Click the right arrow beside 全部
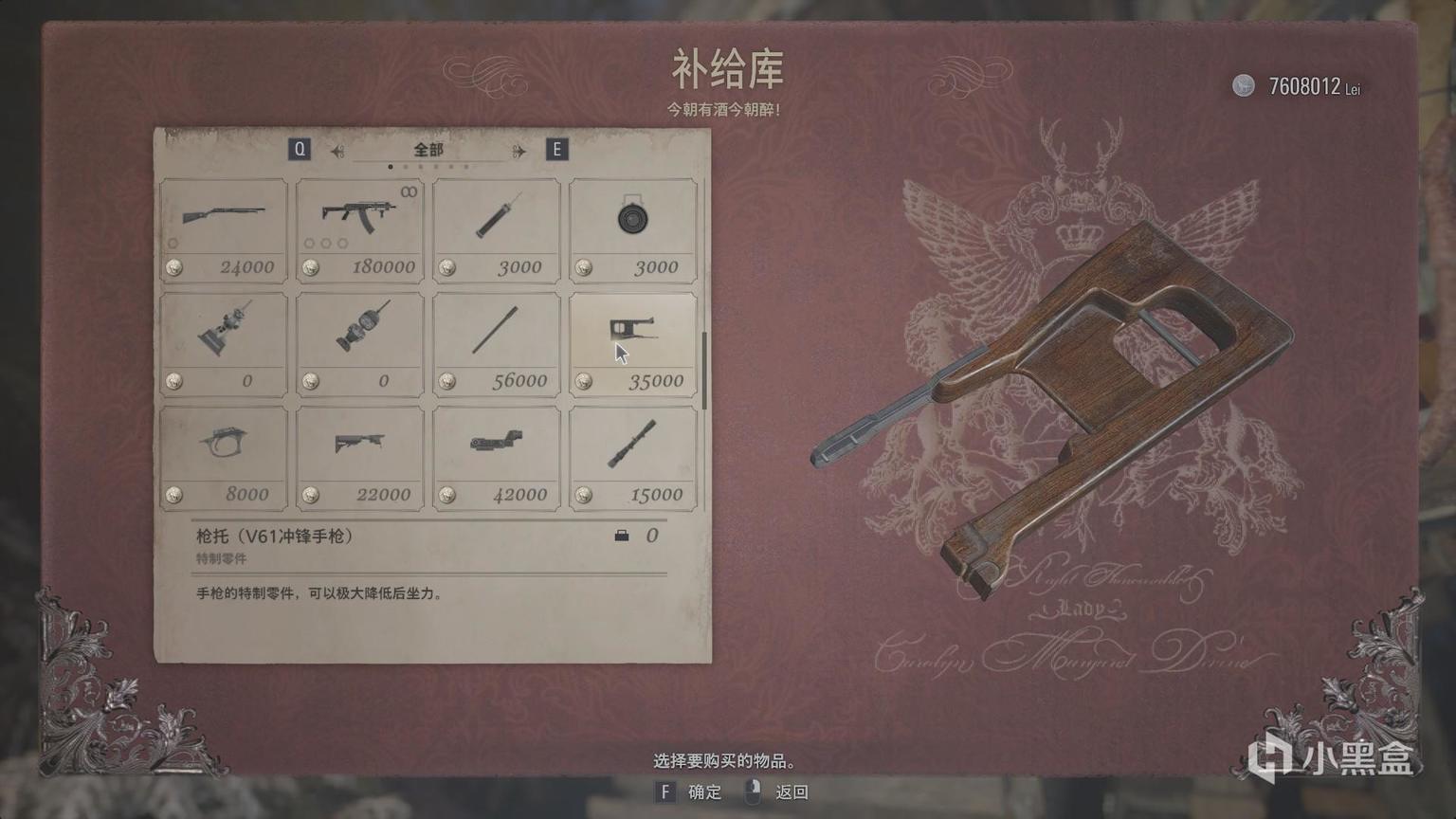 517,150
